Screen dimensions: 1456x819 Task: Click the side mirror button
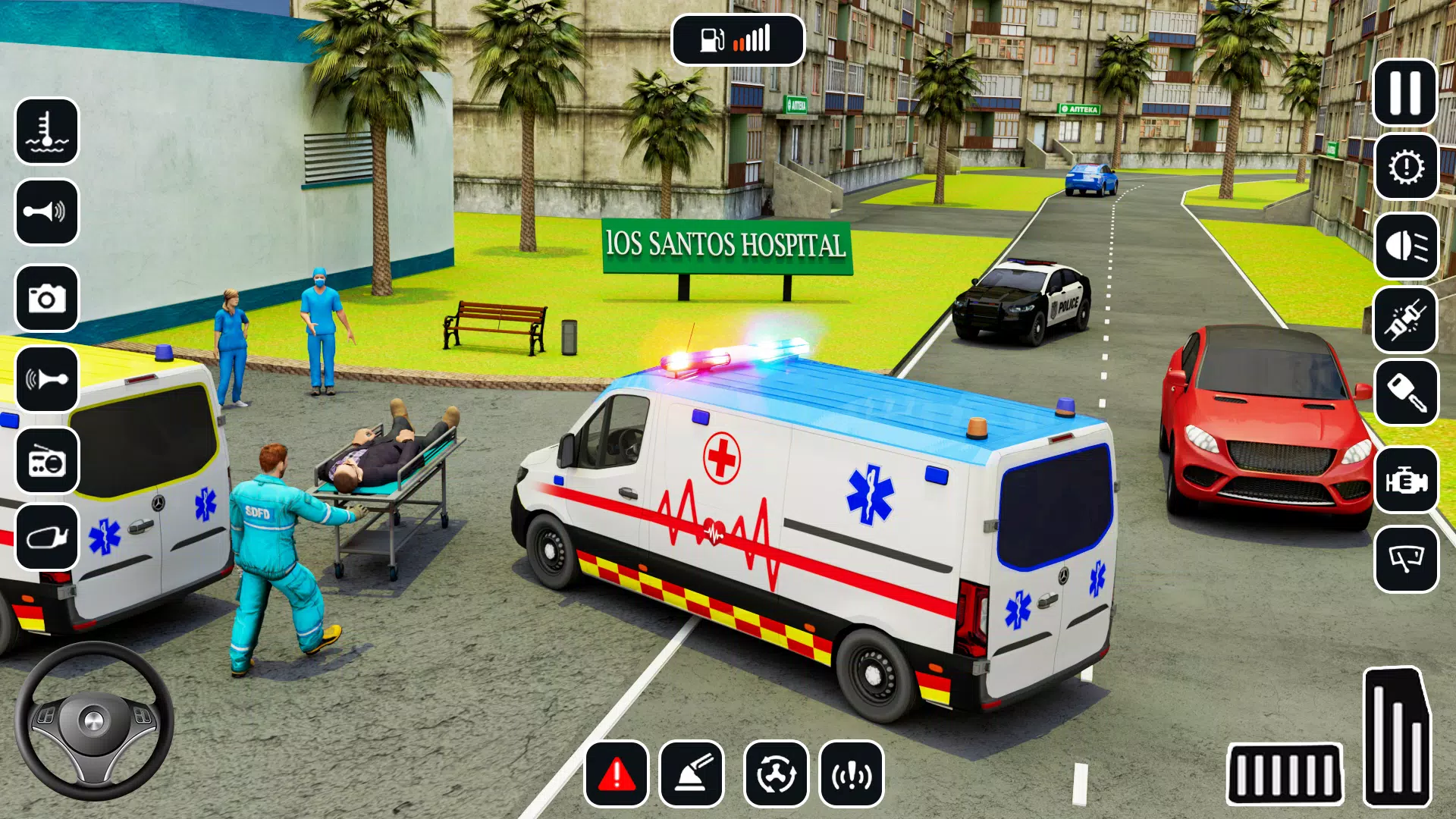[47, 537]
